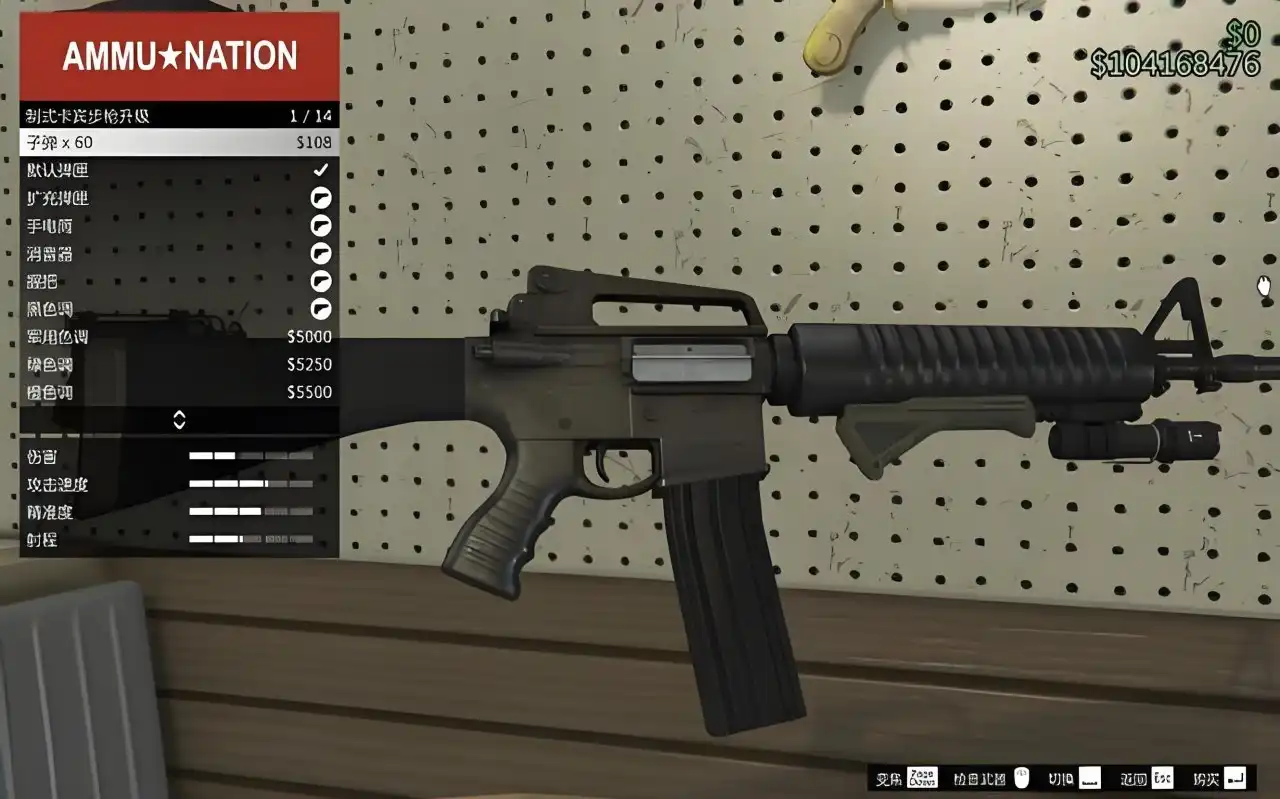Apply the 黑色调 black tint
Viewport: 1280px width, 799px height.
(179, 309)
